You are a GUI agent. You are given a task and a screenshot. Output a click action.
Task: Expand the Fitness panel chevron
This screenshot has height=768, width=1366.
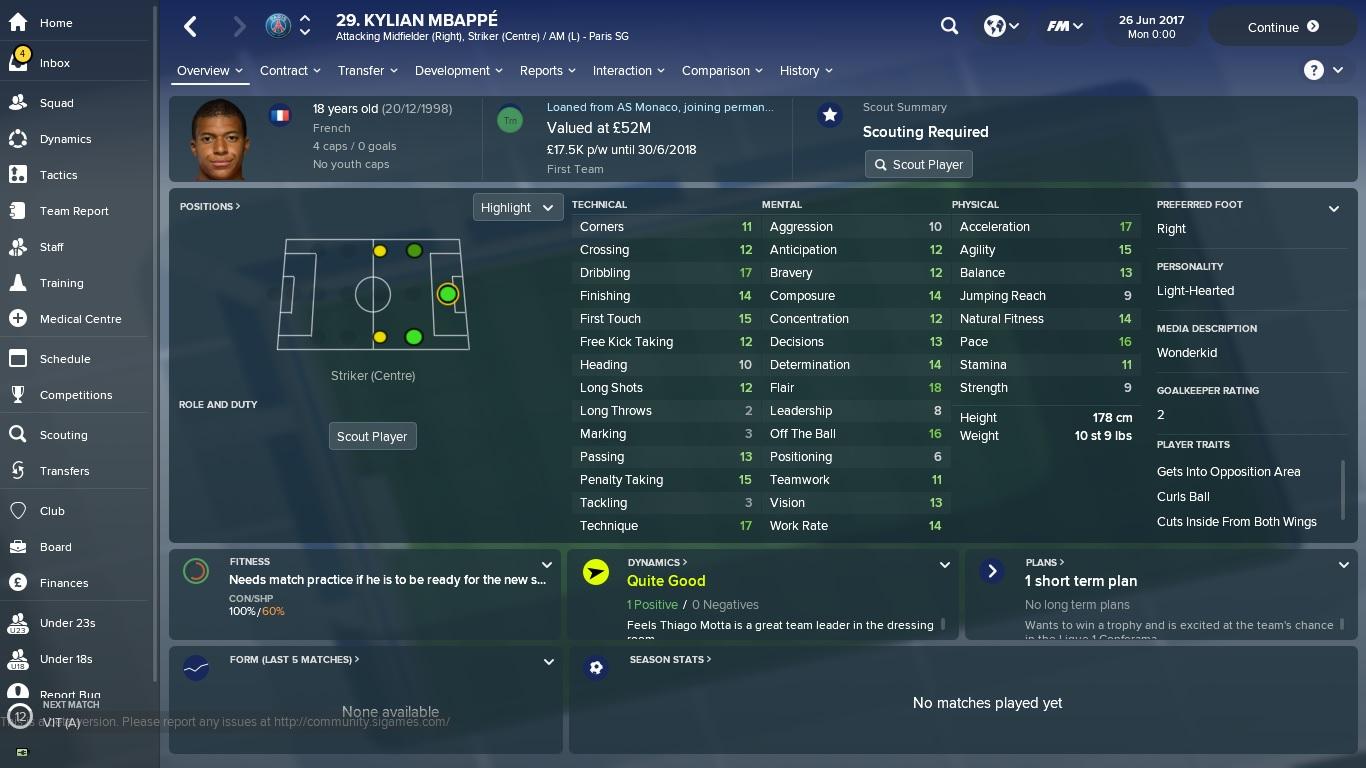tap(548, 563)
